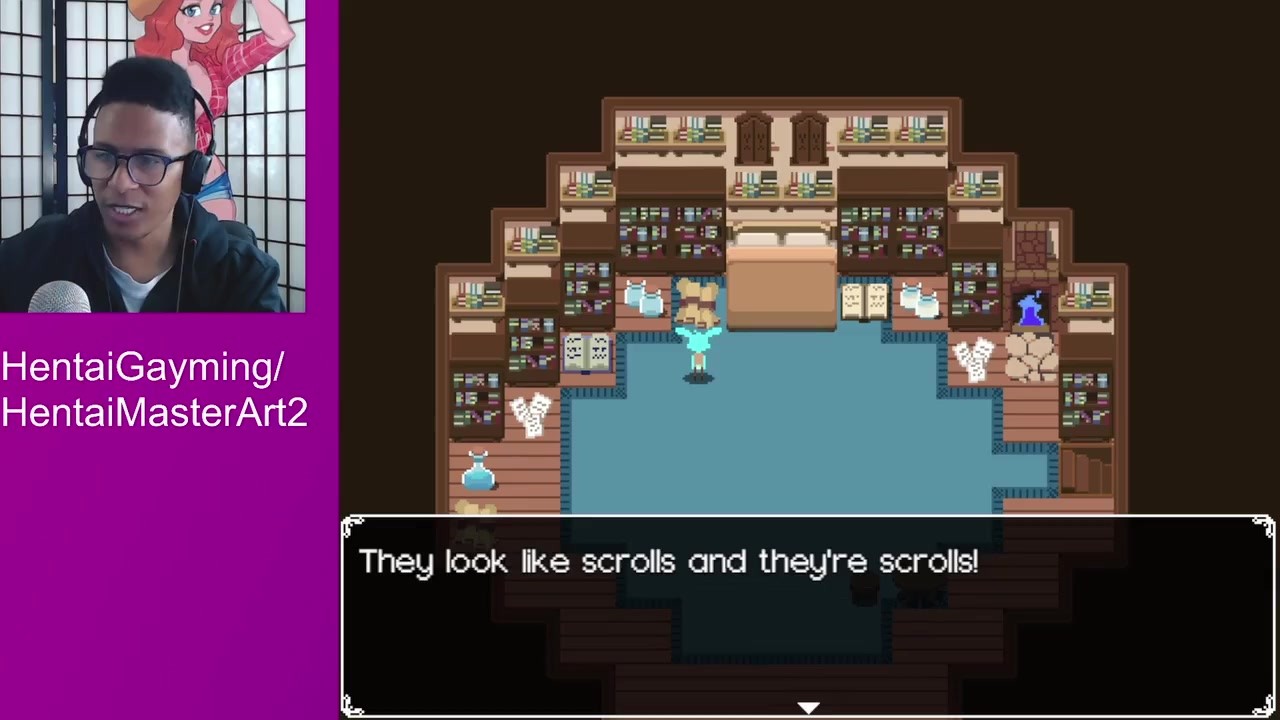
Task: Advance dialogue with the continue arrow
Action: coord(808,707)
